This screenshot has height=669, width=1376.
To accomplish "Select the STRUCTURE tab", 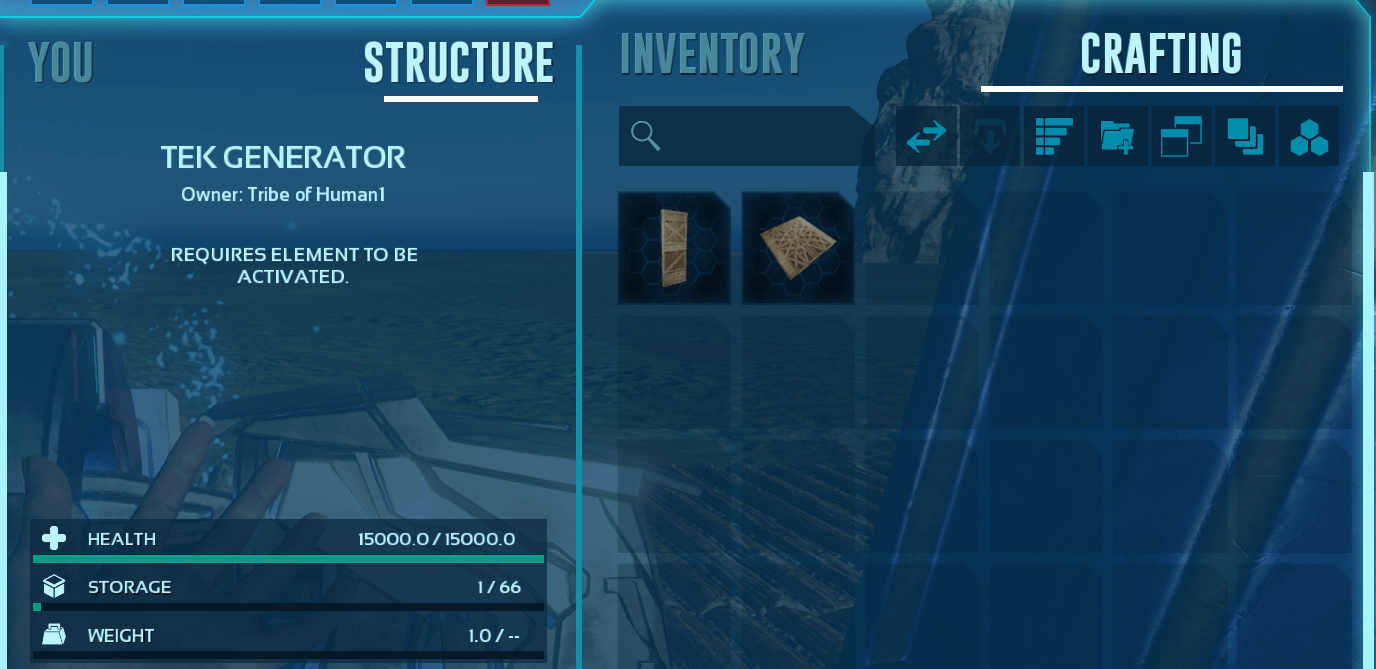I will (459, 64).
